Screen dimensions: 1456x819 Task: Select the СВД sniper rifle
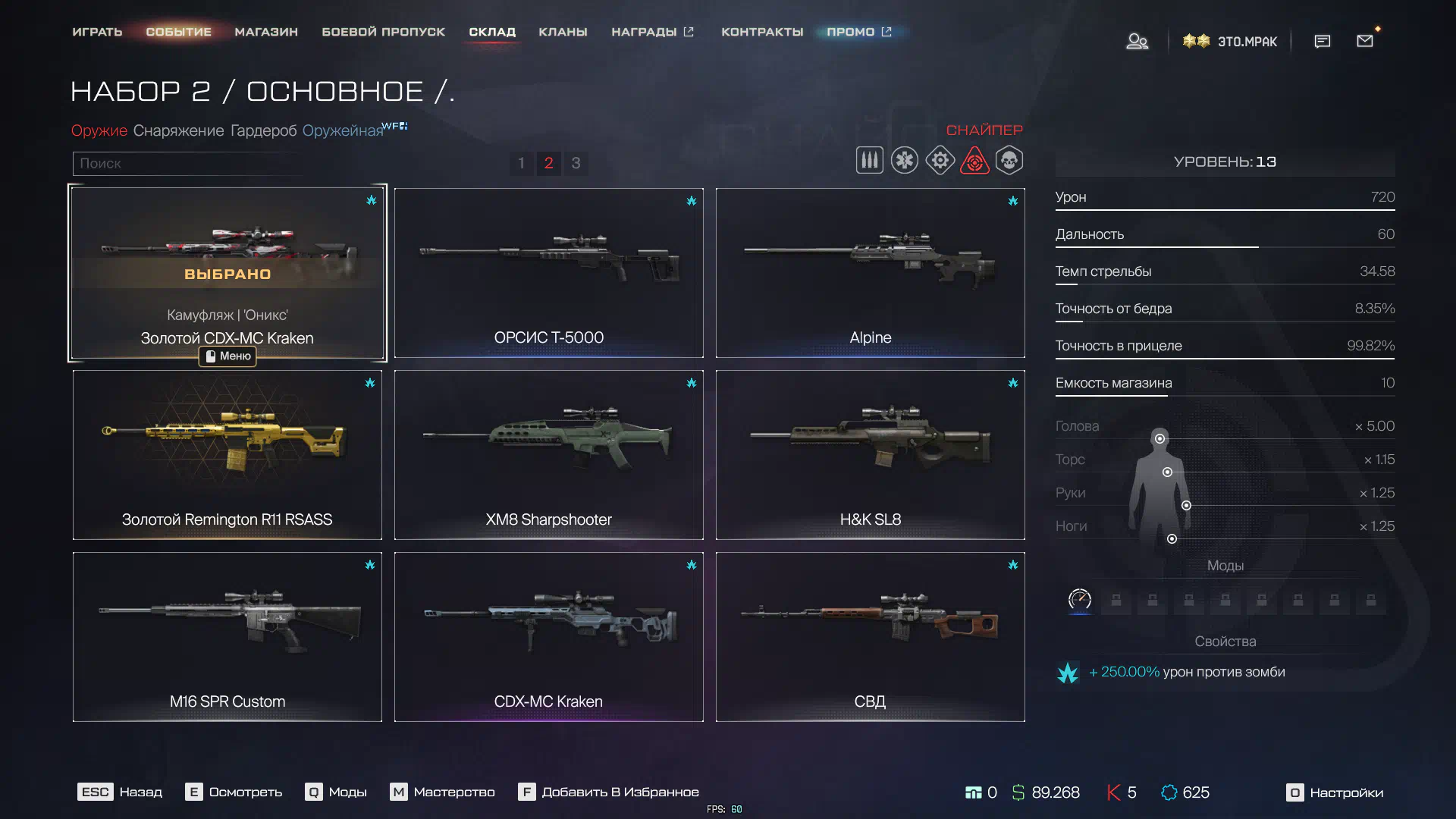tap(870, 637)
